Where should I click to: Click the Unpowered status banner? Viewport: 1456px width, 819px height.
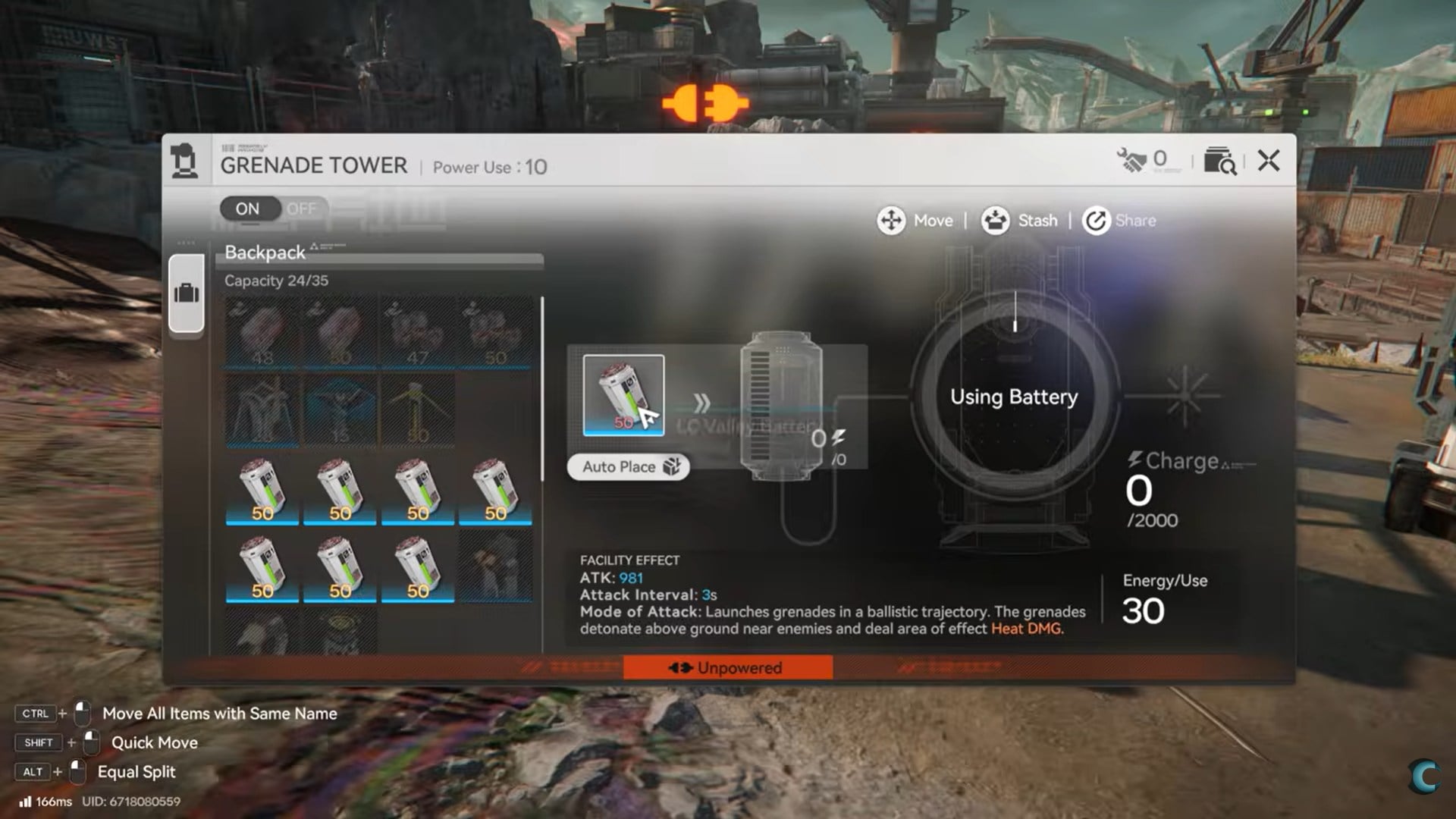point(727,668)
